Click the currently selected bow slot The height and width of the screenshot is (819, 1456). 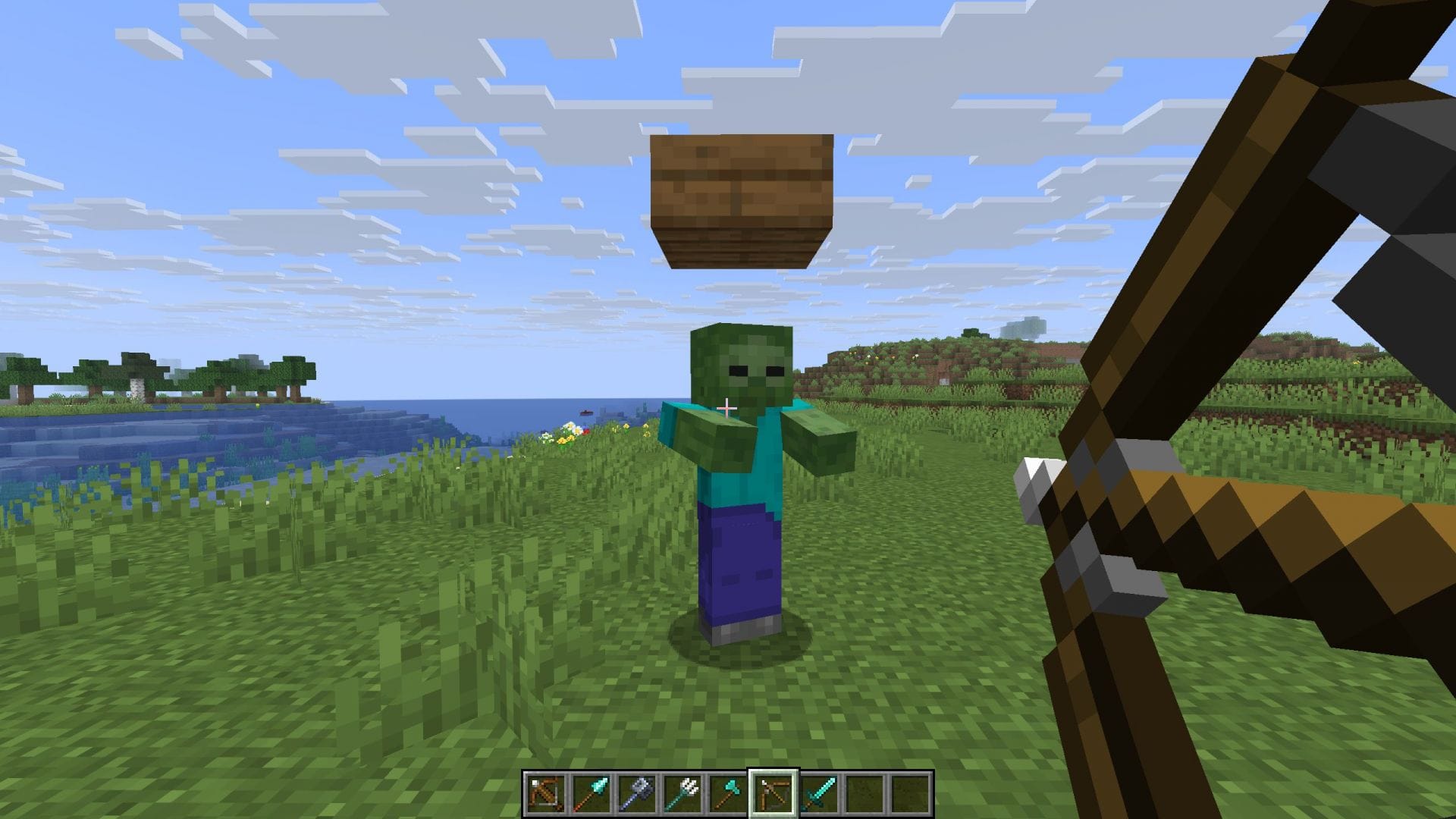772,792
